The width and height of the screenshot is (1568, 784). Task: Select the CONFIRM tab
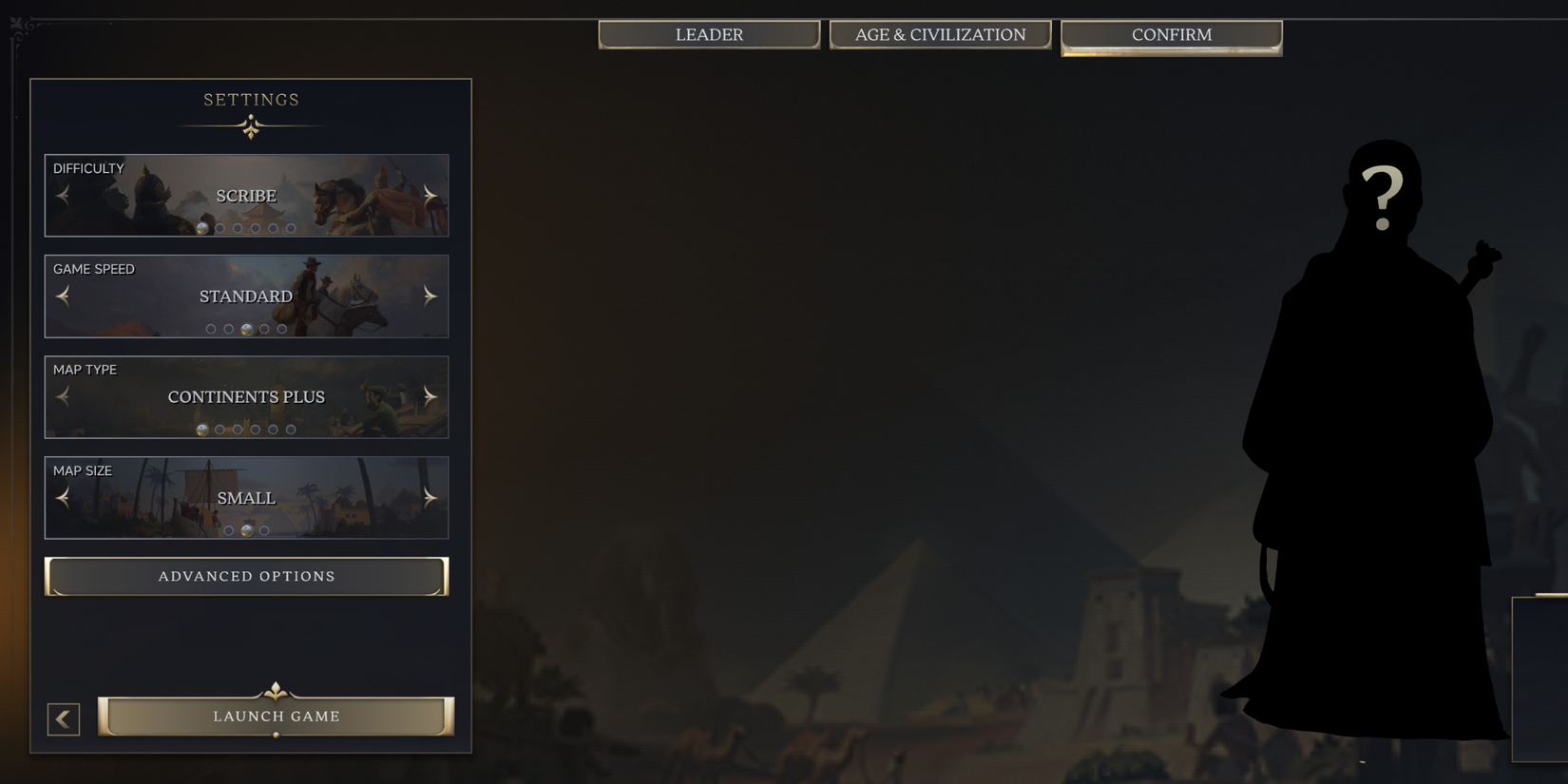(1171, 34)
